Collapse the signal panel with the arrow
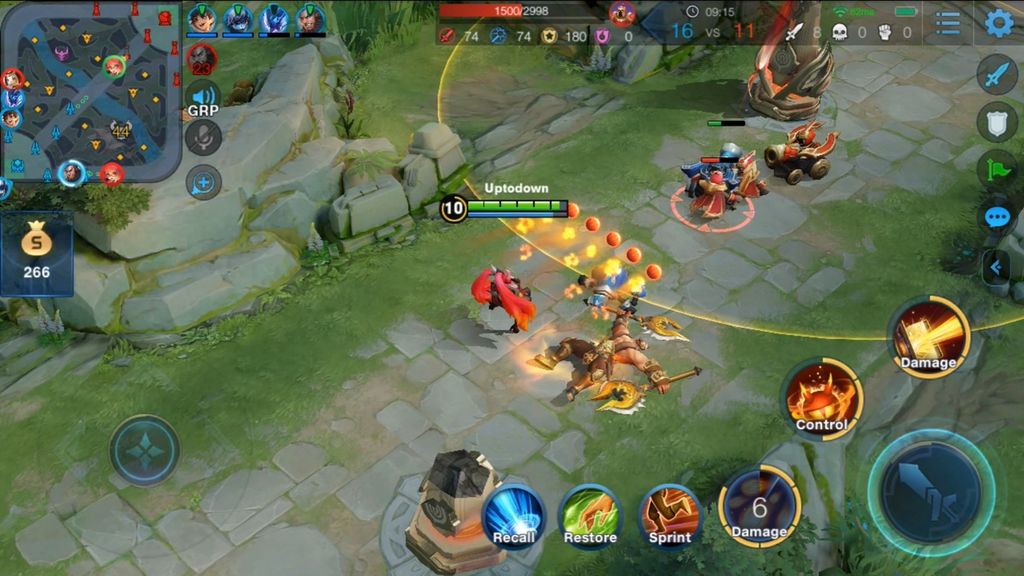 point(996,267)
